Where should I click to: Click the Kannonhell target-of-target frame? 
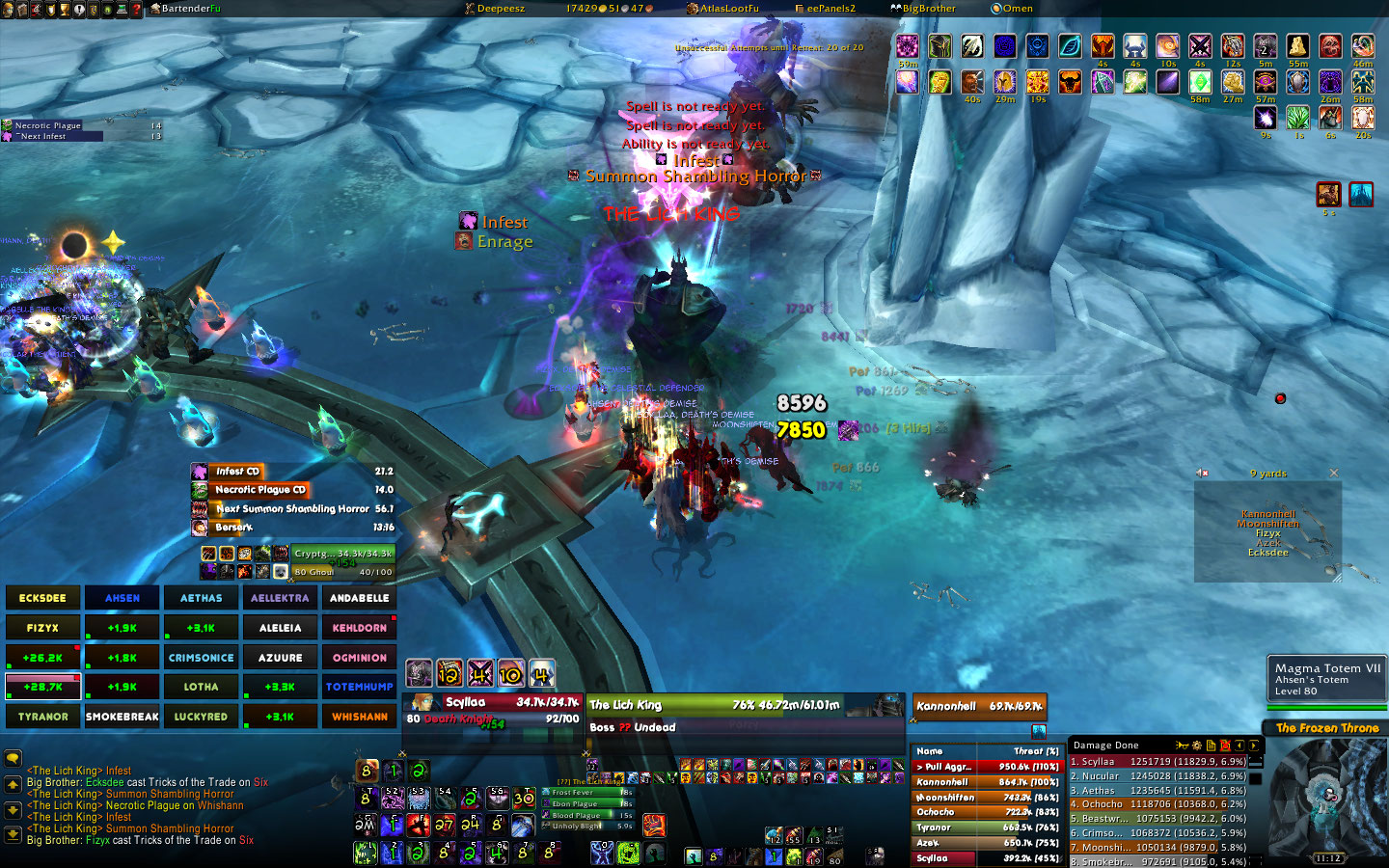978,707
